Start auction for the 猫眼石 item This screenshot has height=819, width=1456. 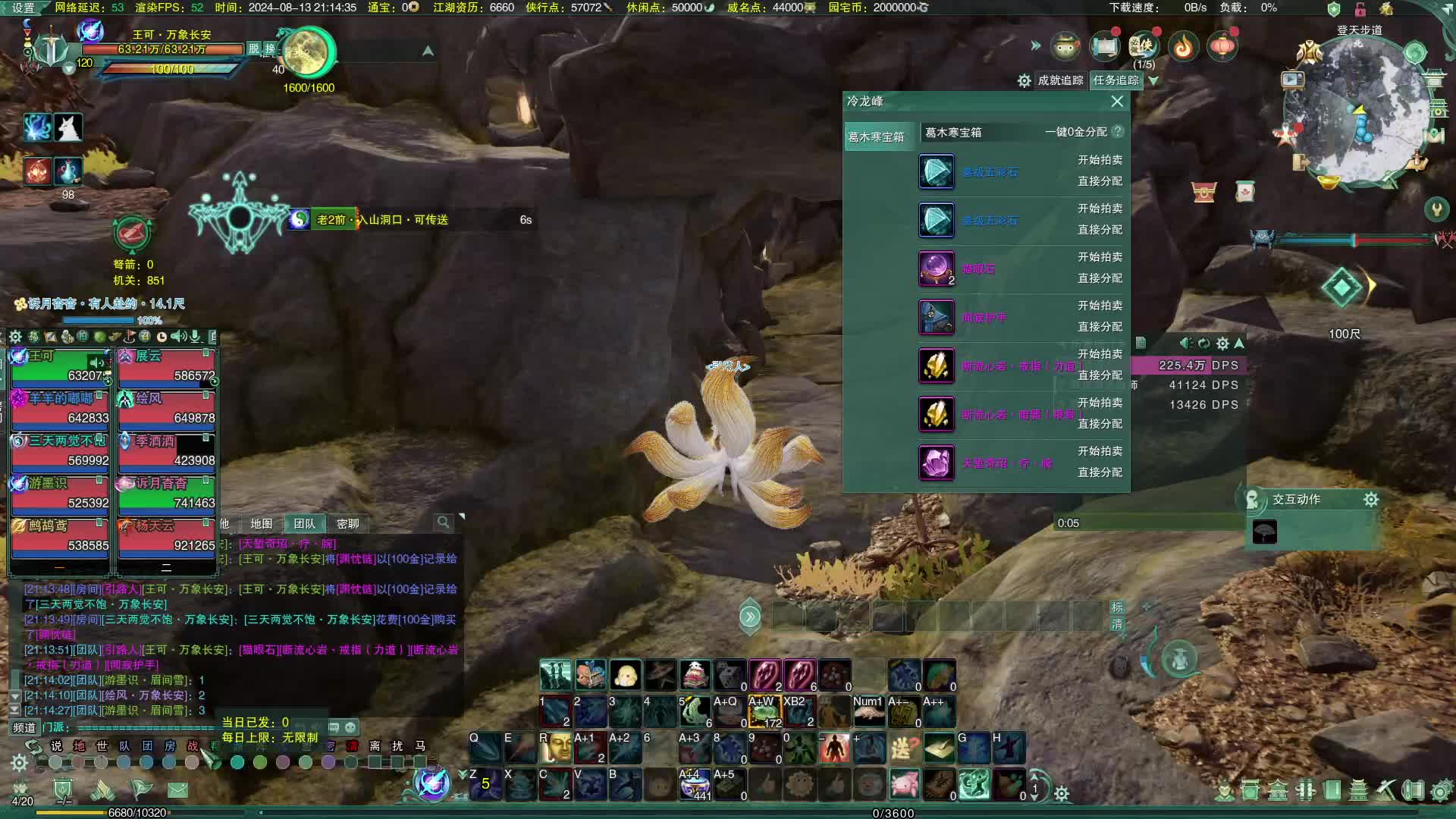(x=1100, y=257)
